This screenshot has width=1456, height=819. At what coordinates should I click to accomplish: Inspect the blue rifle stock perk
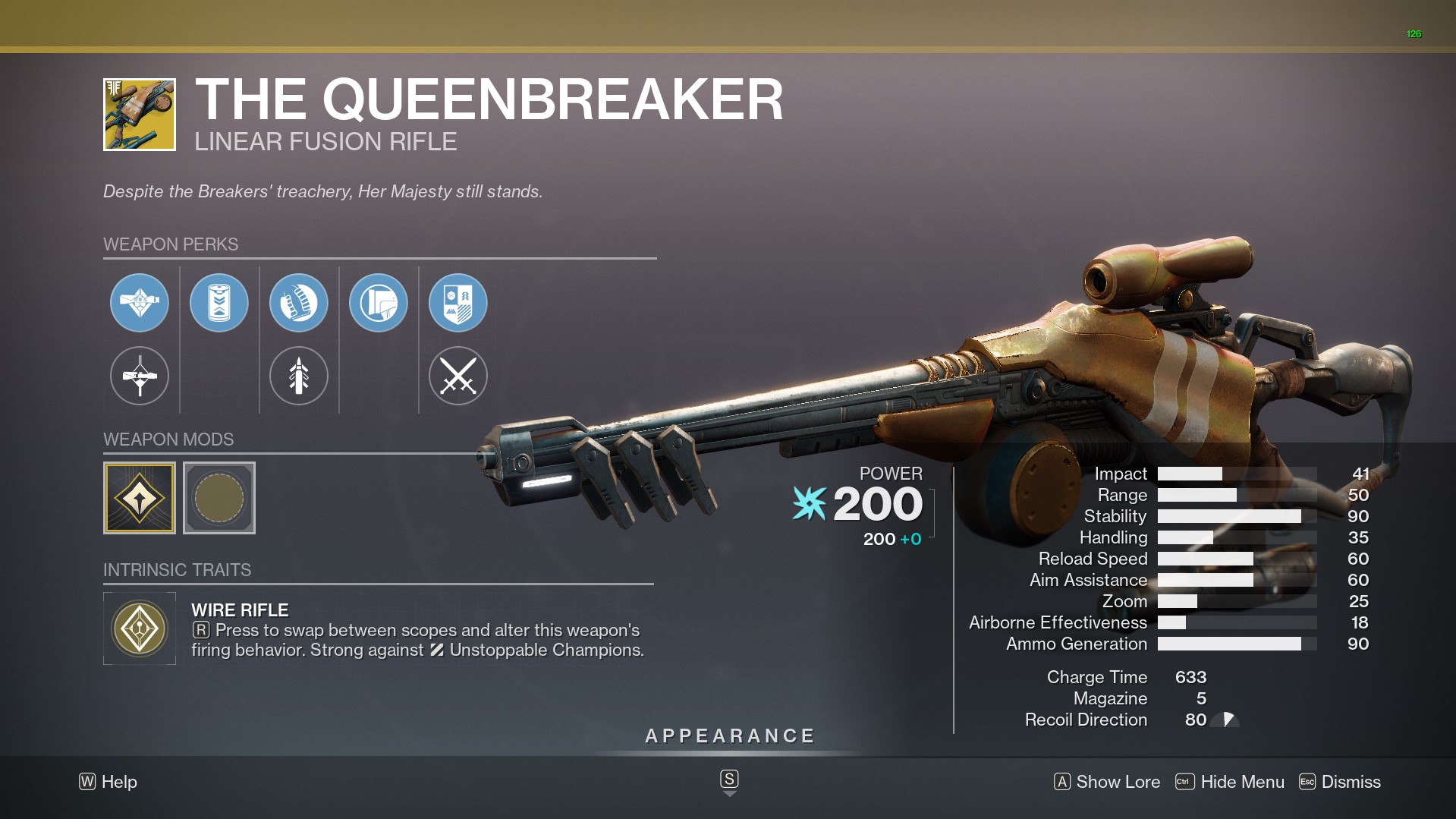tap(379, 303)
